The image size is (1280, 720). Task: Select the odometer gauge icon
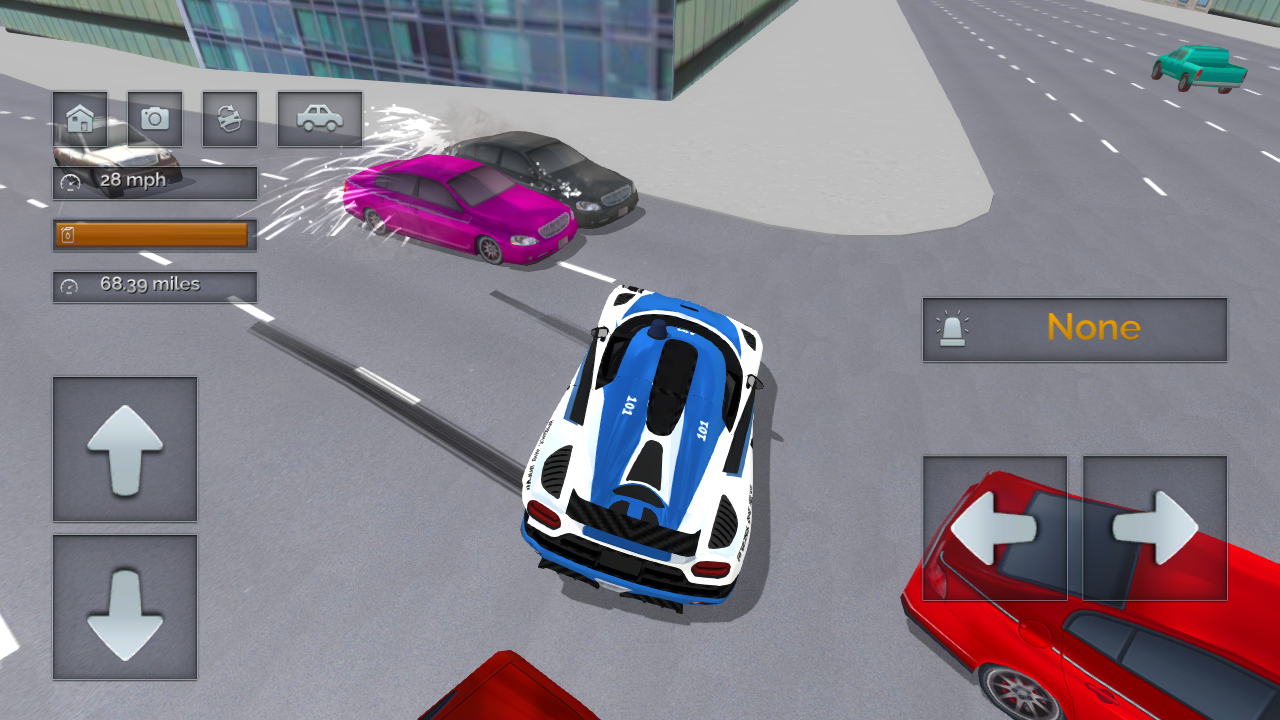point(68,286)
